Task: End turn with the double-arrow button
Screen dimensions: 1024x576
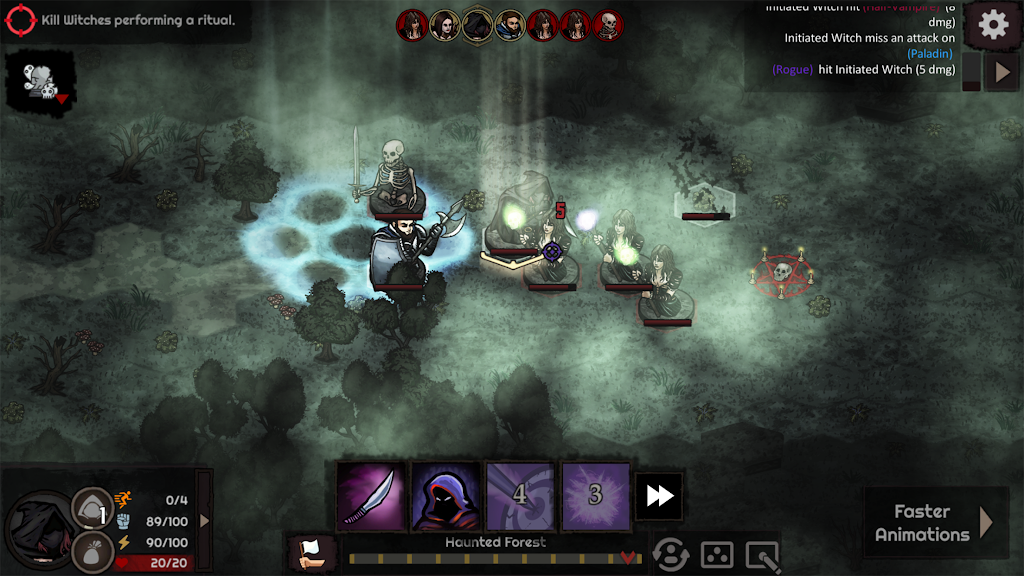Action: click(659, 496)
